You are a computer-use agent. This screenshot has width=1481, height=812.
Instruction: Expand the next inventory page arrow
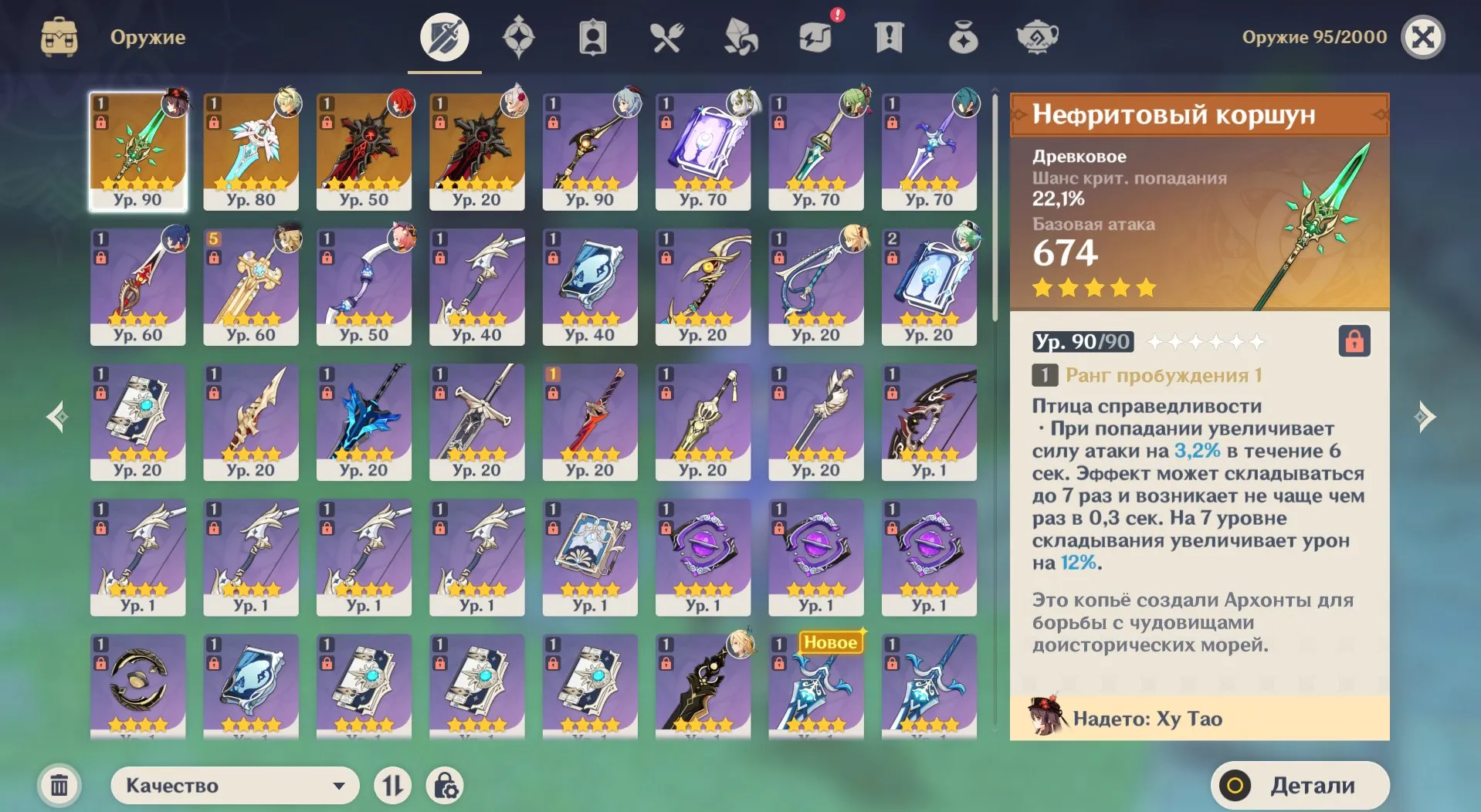tap(1425, 416)
